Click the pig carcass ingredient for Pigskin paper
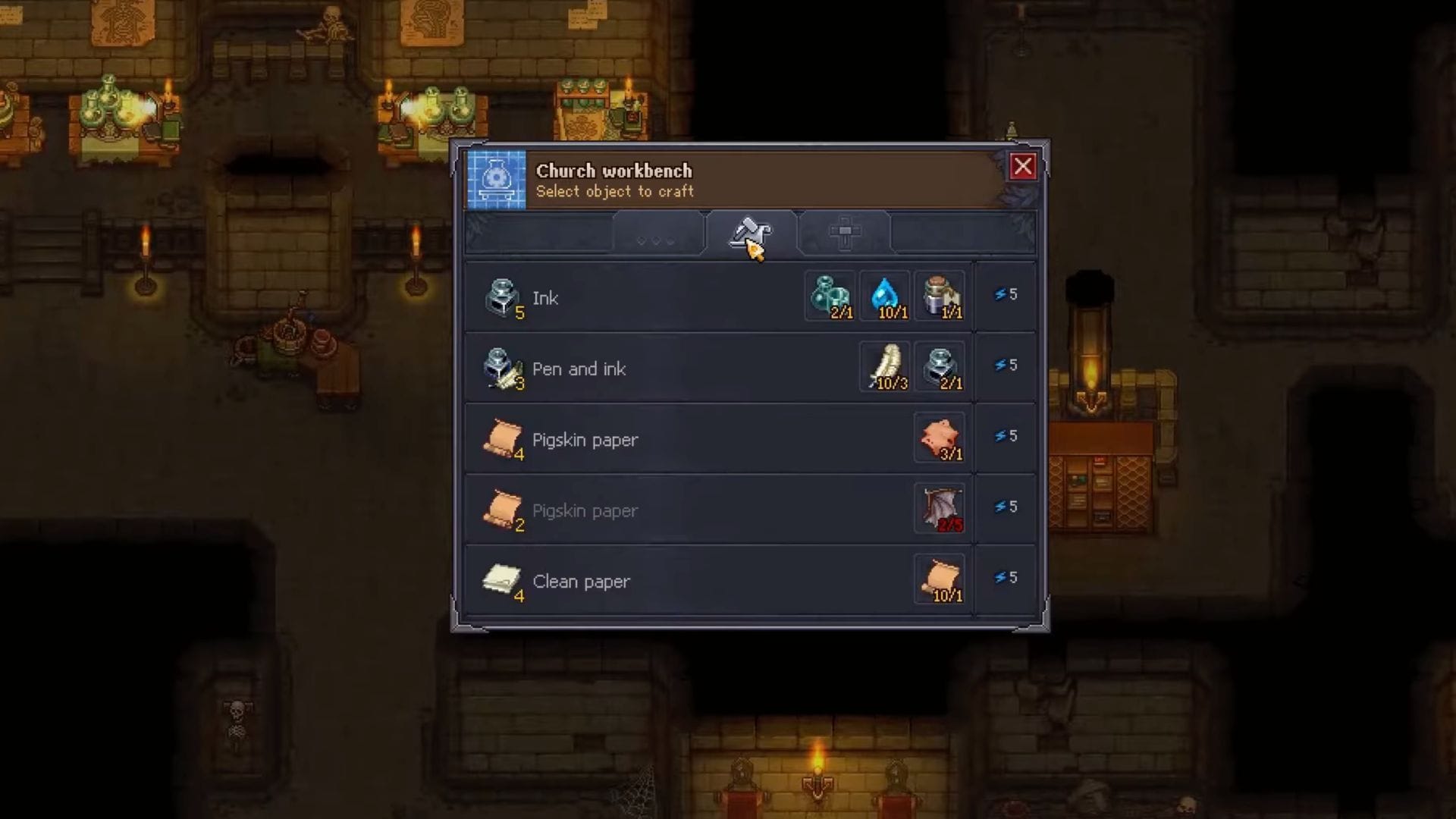Viewport: 1456px width, 819px height. pyautogui.click(x=940, y=438)
